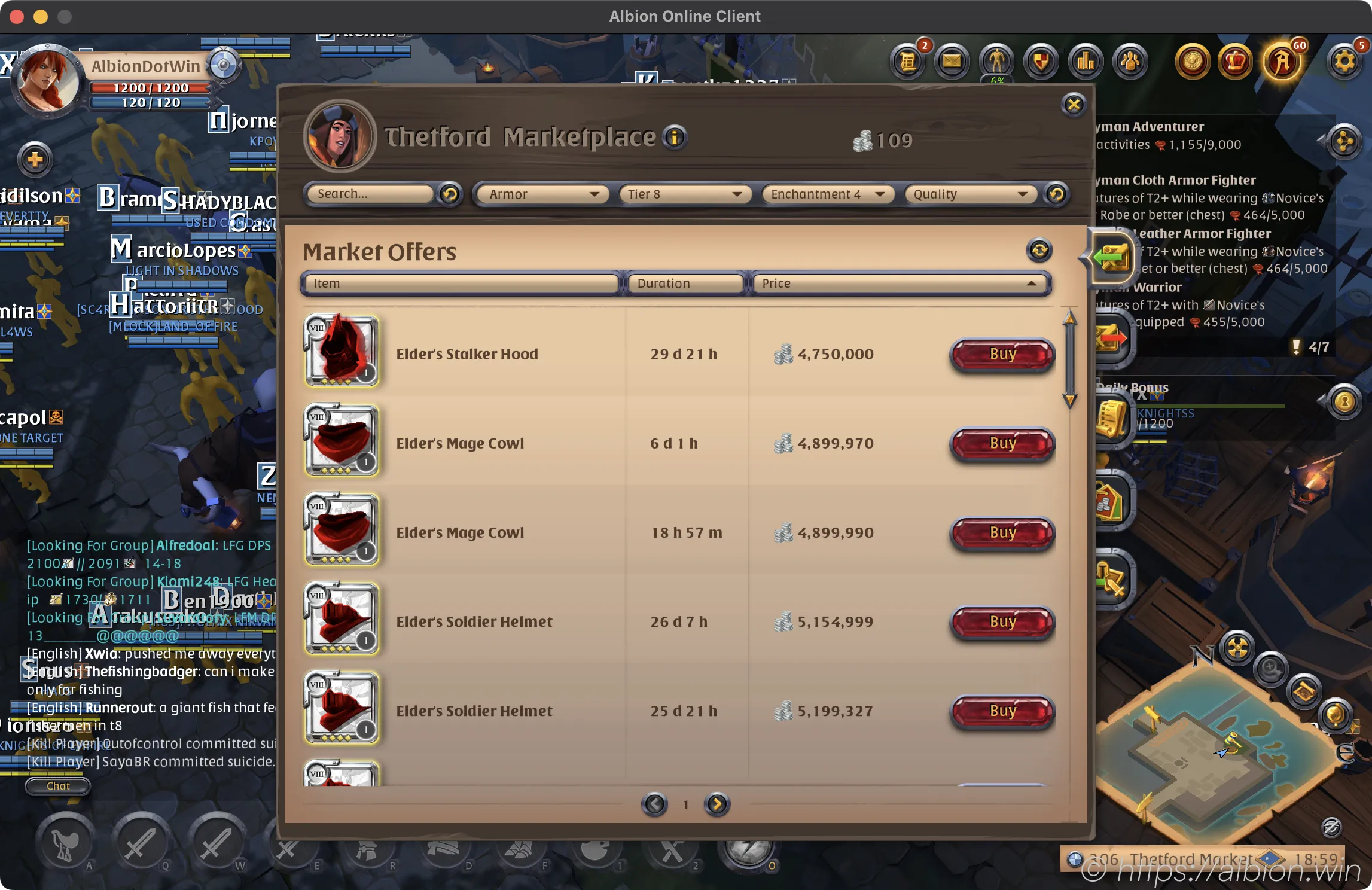Sort offers by the Duration column
The height and width of the screenshot is (890, 1372).
click(x=684, y=284)
